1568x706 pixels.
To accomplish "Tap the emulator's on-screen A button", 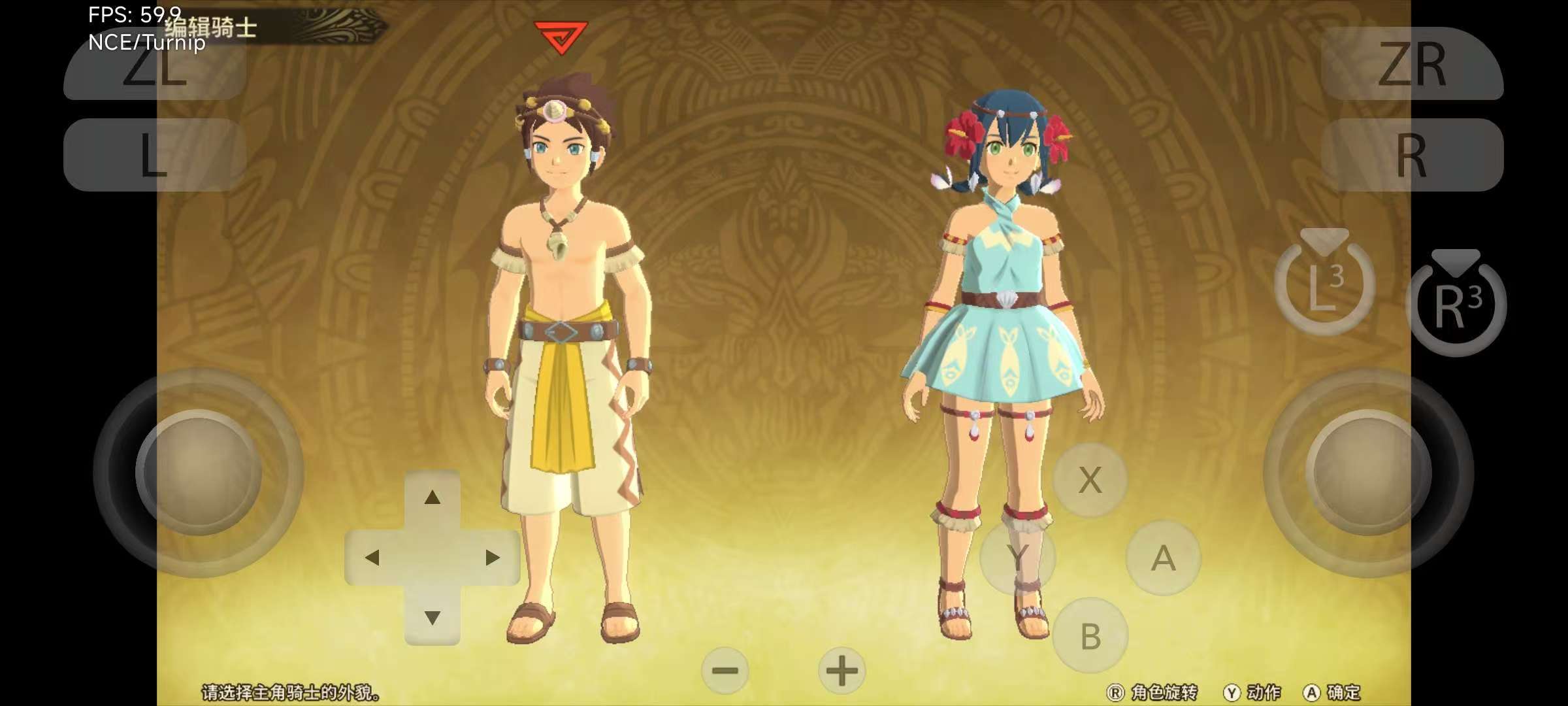I will tap(1163, 558).
